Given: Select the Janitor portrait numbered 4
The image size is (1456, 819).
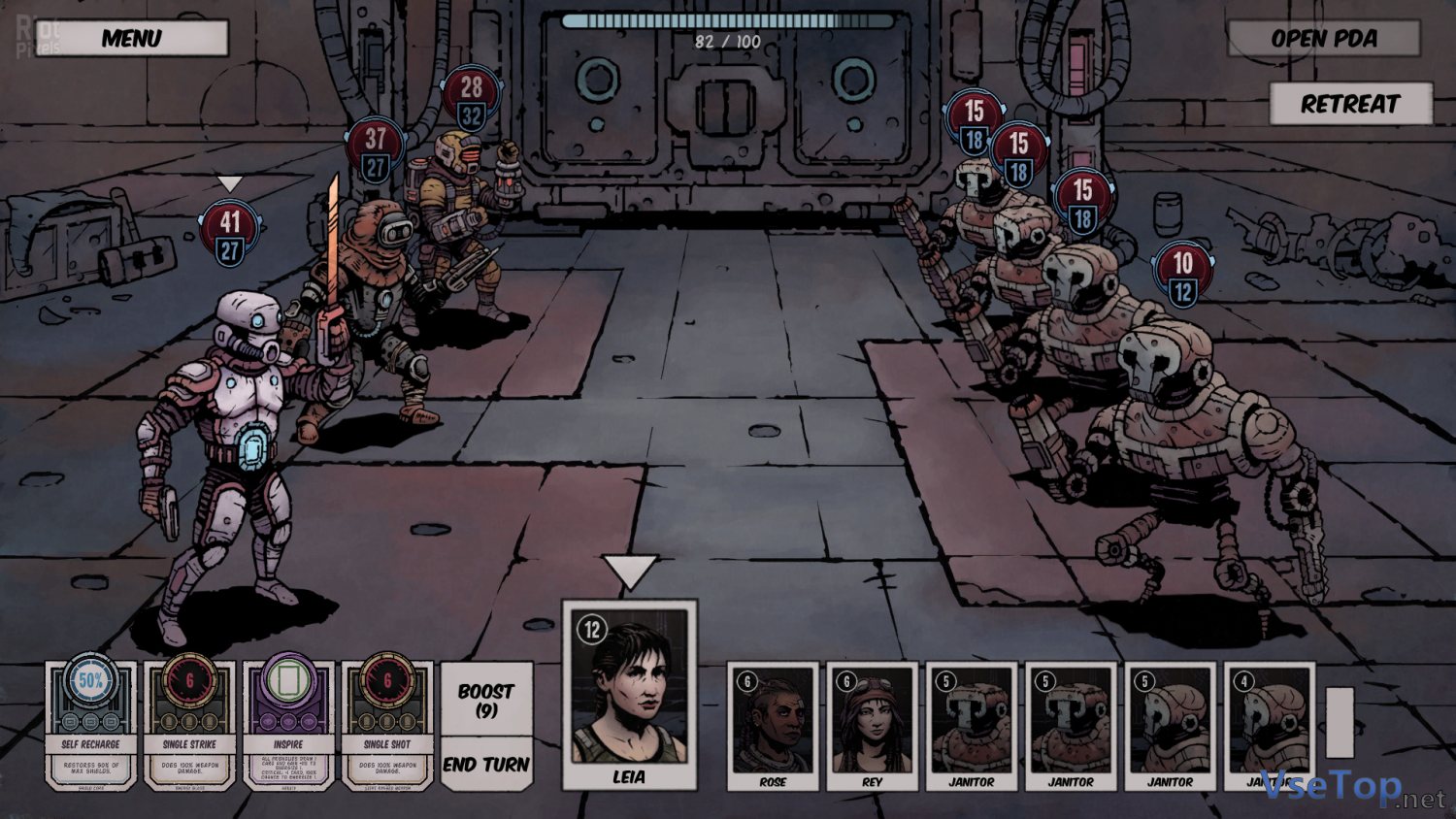Looking at the screenshot, I should [1269, 726].
